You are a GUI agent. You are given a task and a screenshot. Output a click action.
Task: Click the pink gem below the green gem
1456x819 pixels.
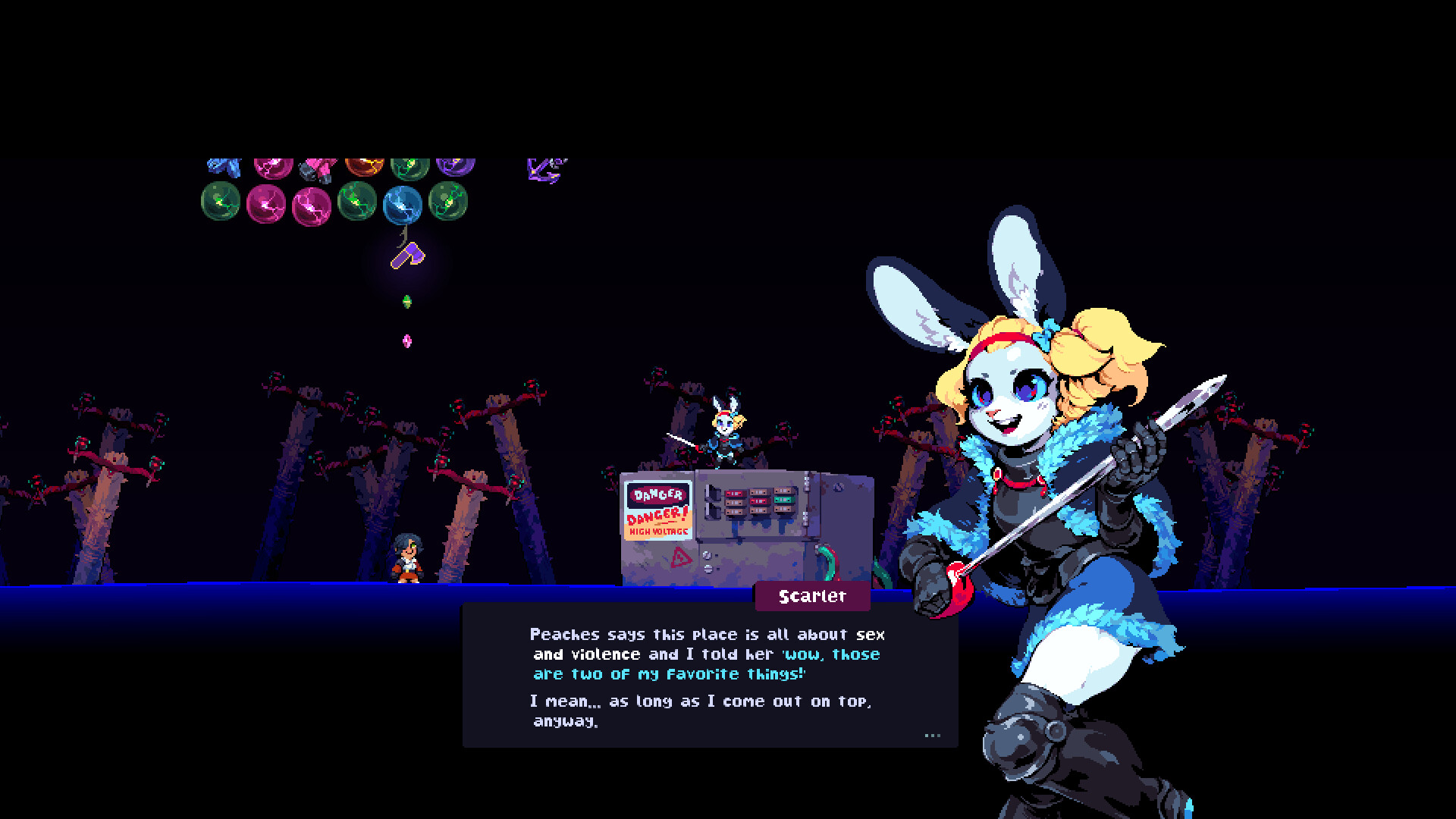pyautogui.click(x=408, y=341)
